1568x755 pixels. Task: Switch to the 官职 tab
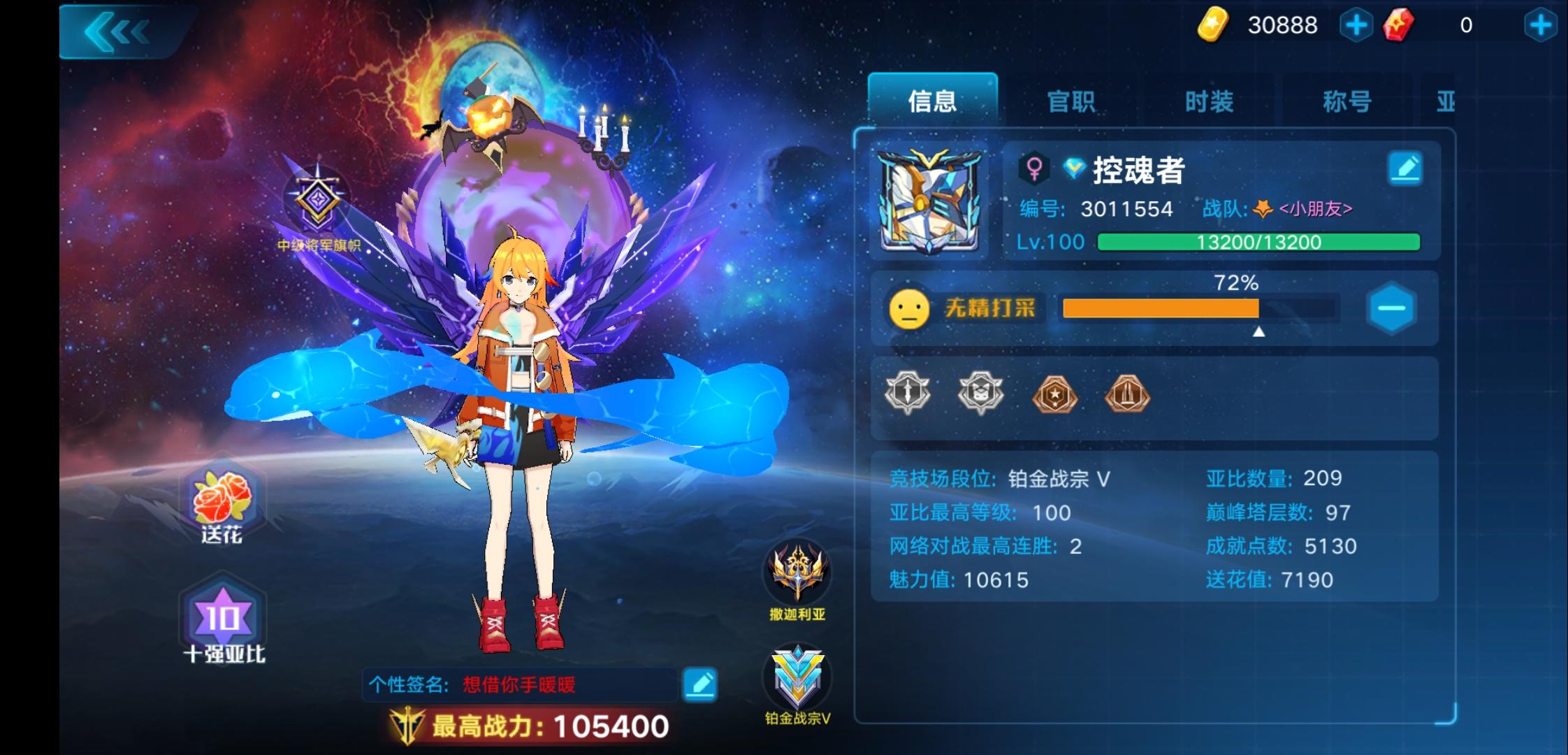click(1071, 101)
